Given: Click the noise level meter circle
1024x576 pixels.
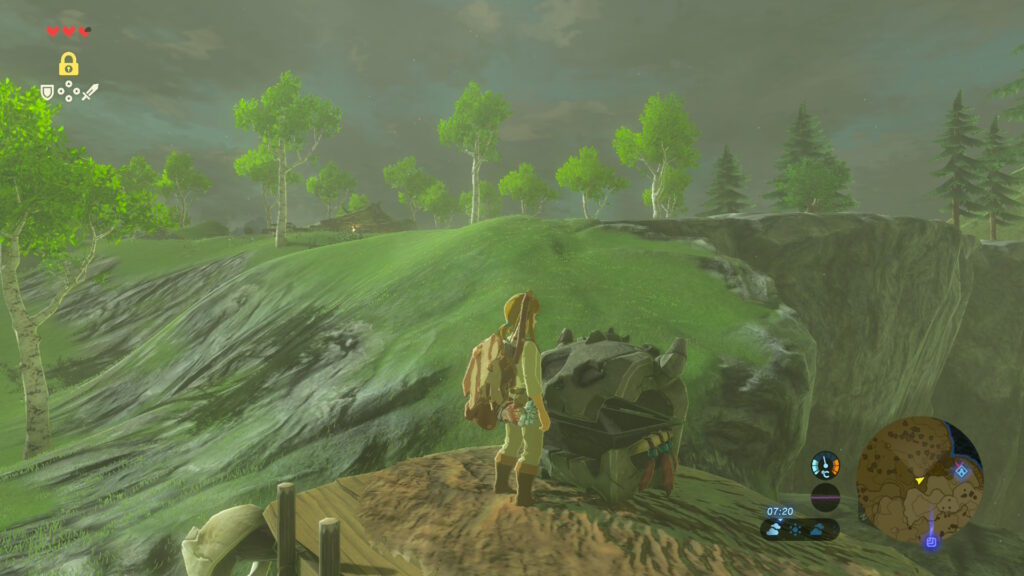Looking at the screenshot, I should point(825,497).
